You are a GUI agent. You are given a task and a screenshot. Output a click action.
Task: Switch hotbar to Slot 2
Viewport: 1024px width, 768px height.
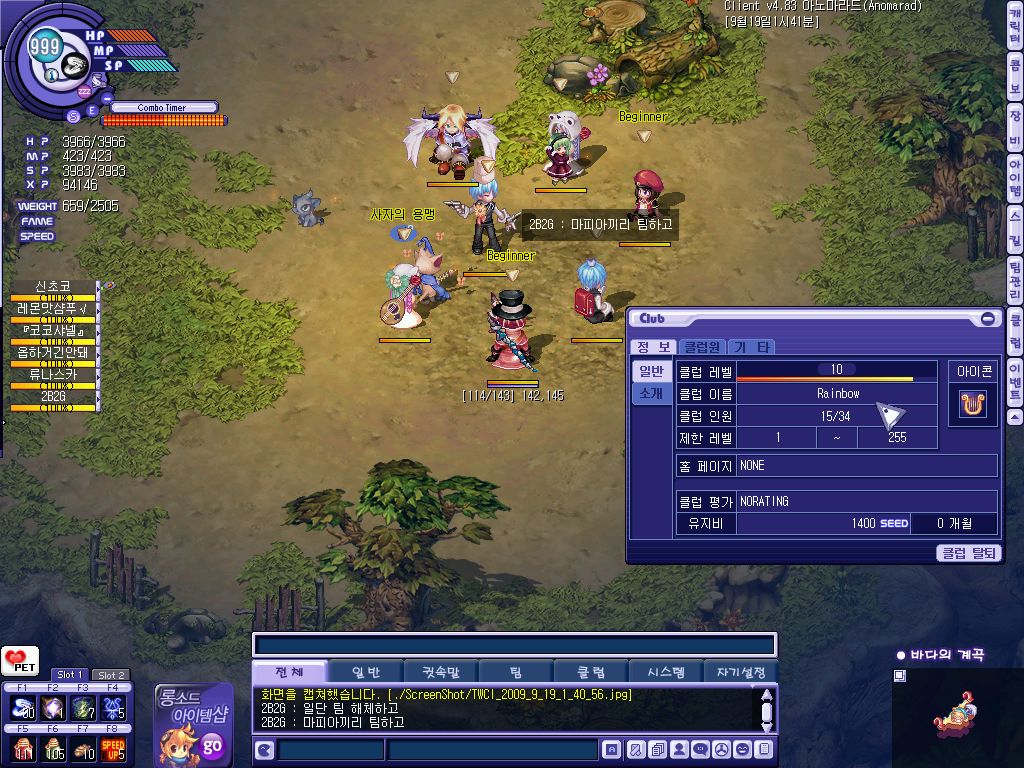tap(110, 675)
